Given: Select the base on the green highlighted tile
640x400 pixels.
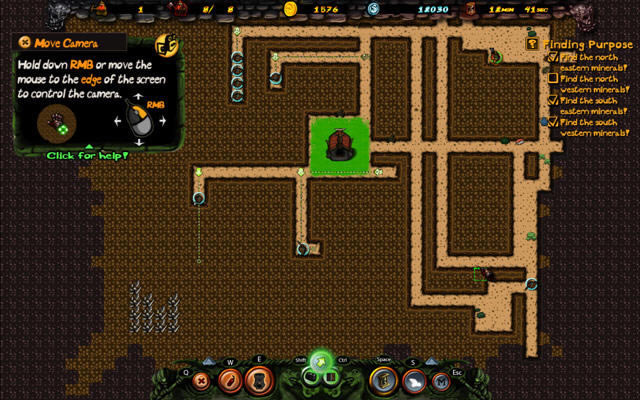Looking at the screenshot, I should pos(339,146).
